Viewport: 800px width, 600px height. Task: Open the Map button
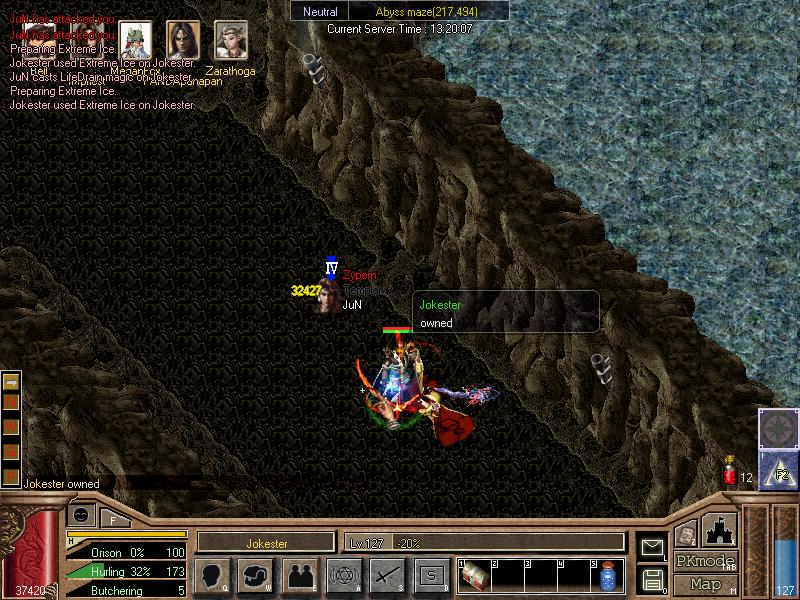point(705,584)
